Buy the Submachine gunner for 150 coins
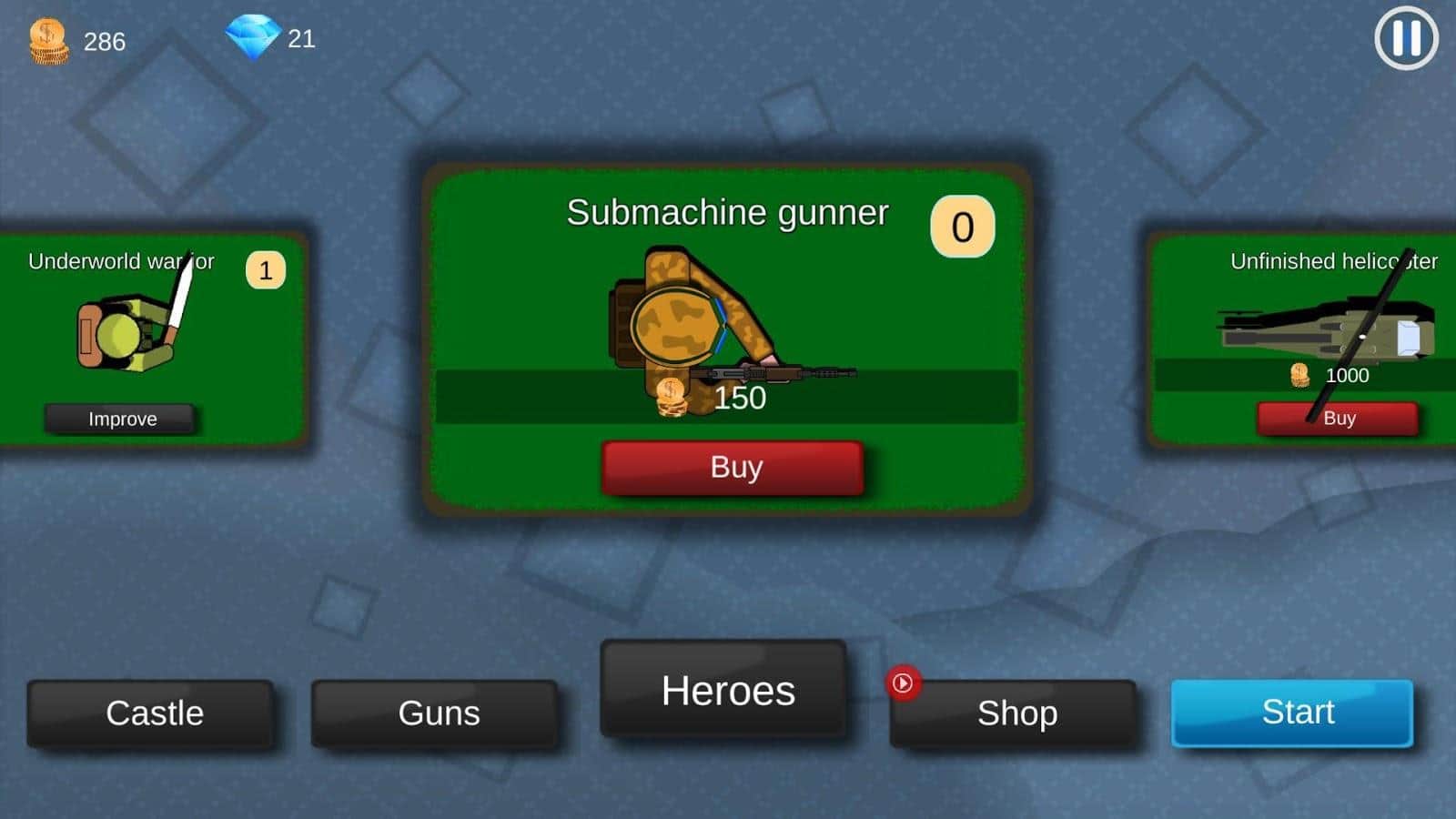This screenshot has height=819, width=1456. pyautogui.click(x=733, y=468)
